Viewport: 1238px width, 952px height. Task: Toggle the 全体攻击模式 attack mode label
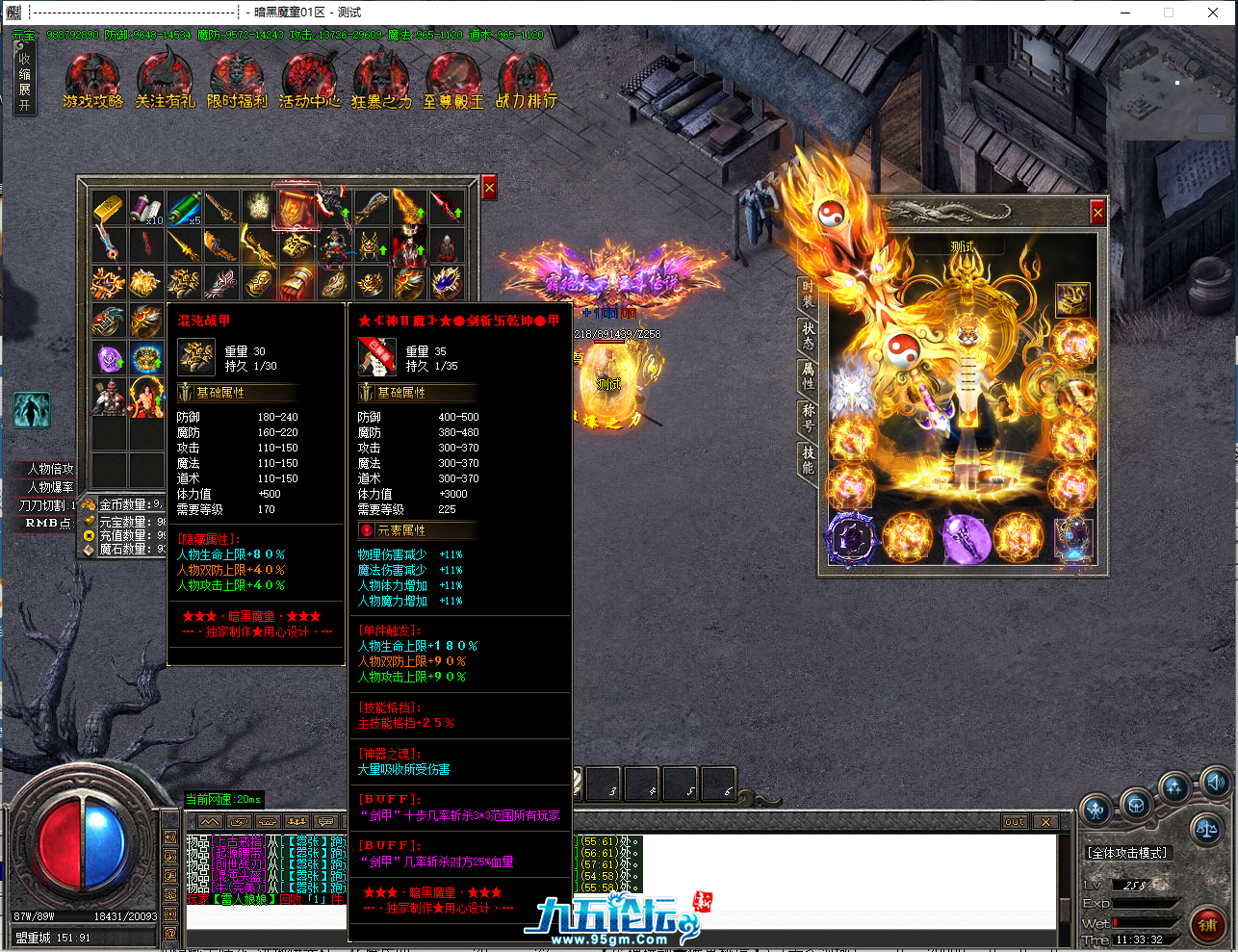coord(1128,853)
